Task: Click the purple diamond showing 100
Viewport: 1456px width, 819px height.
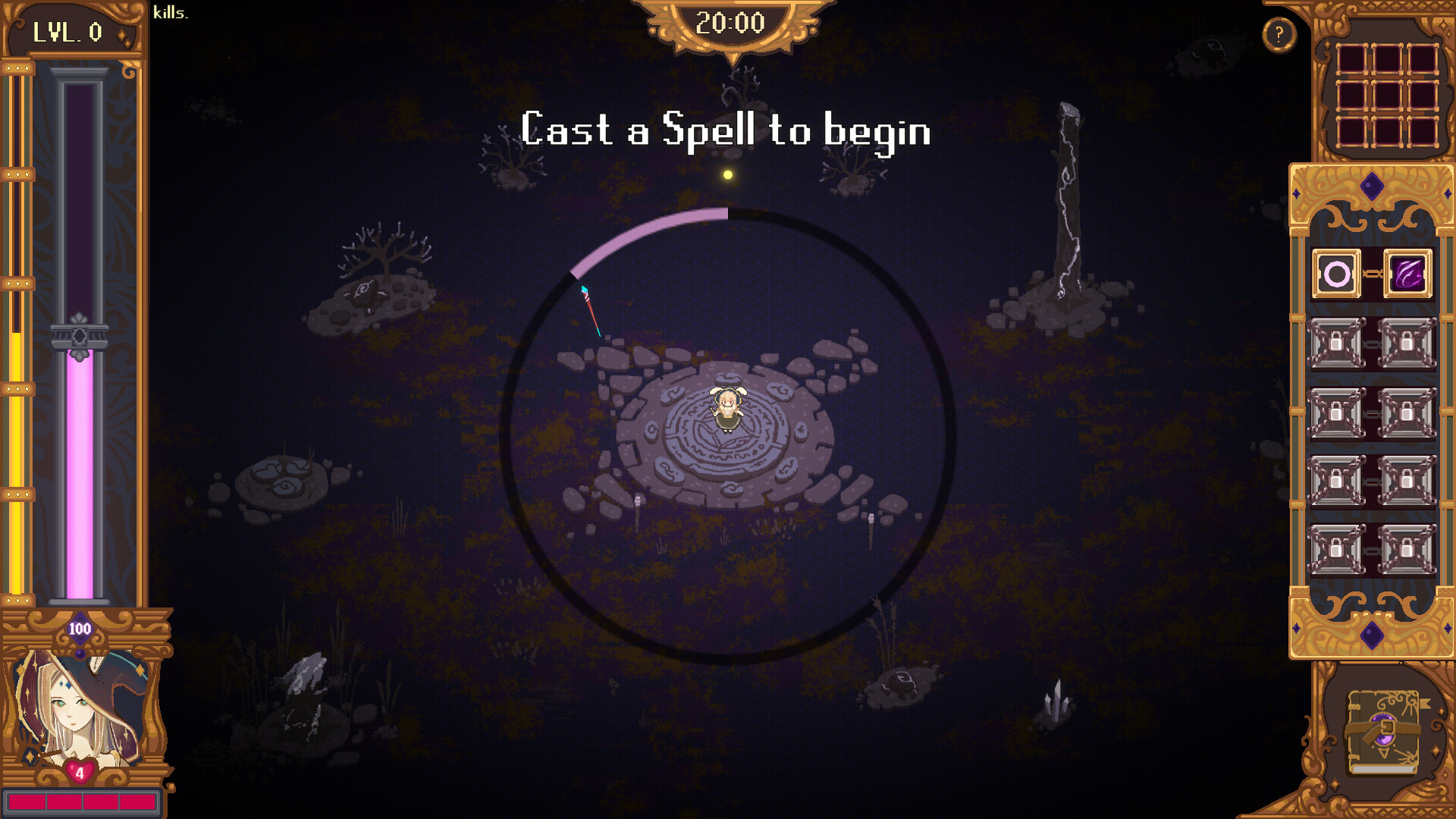Action: point(80,629)
